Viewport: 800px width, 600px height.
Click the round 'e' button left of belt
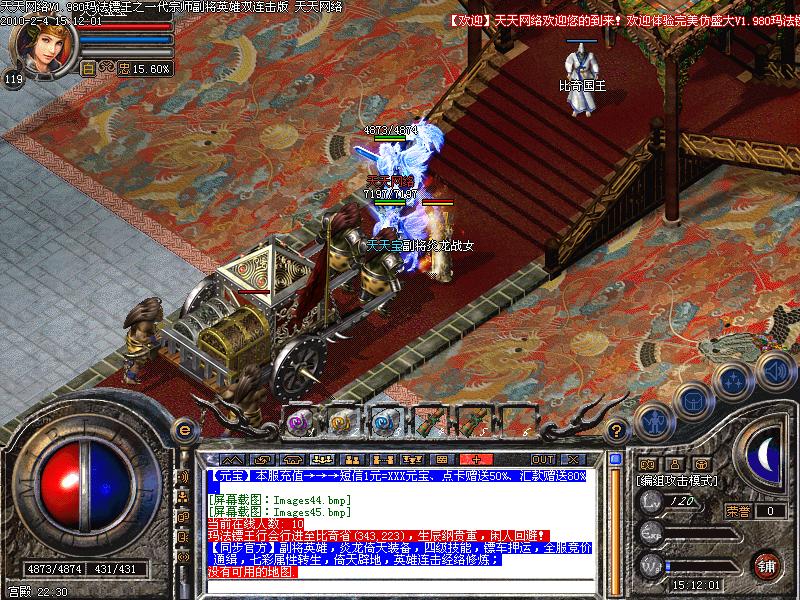(183, 429)
